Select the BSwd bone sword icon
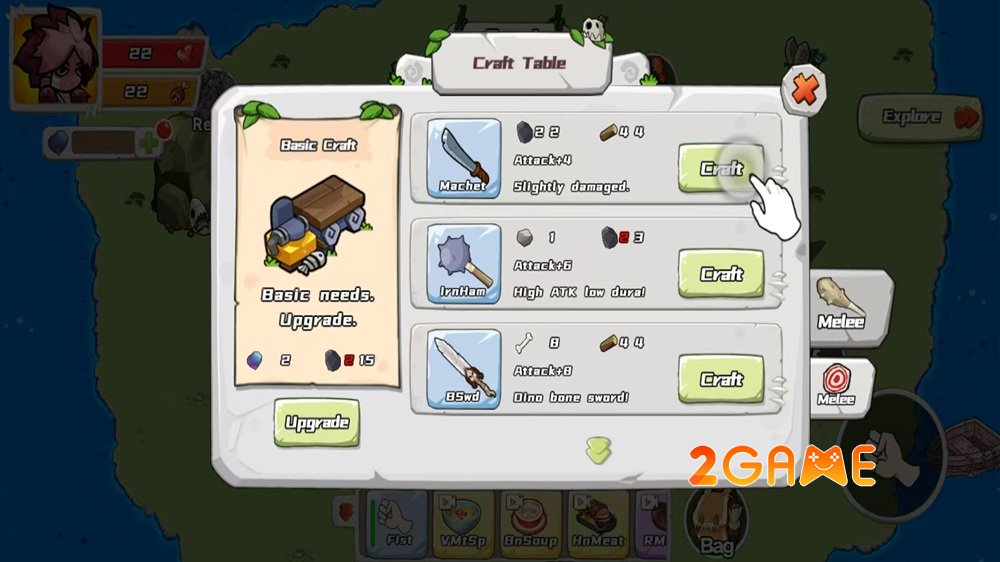The height and width of the screenshot is (562, 1000). 464,369
